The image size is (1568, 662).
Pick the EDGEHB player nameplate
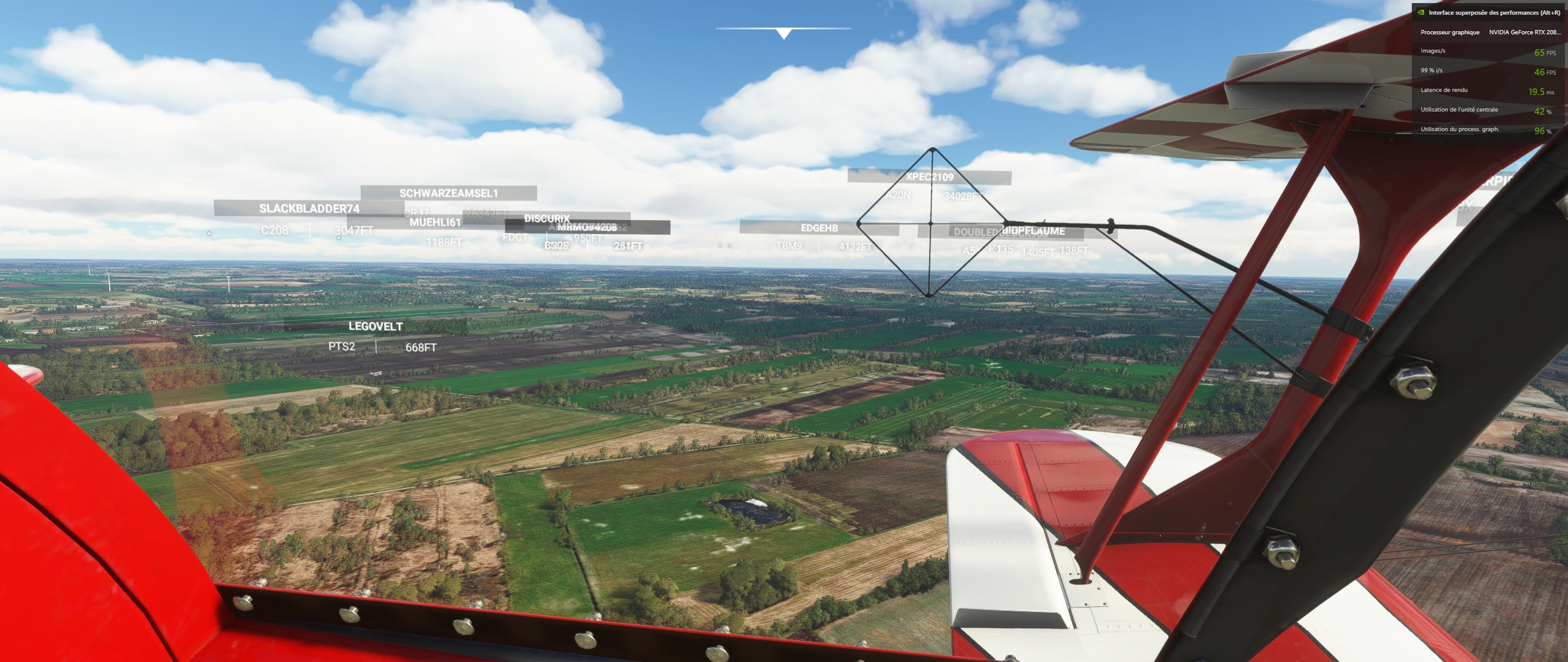click(x=819, y=228)
